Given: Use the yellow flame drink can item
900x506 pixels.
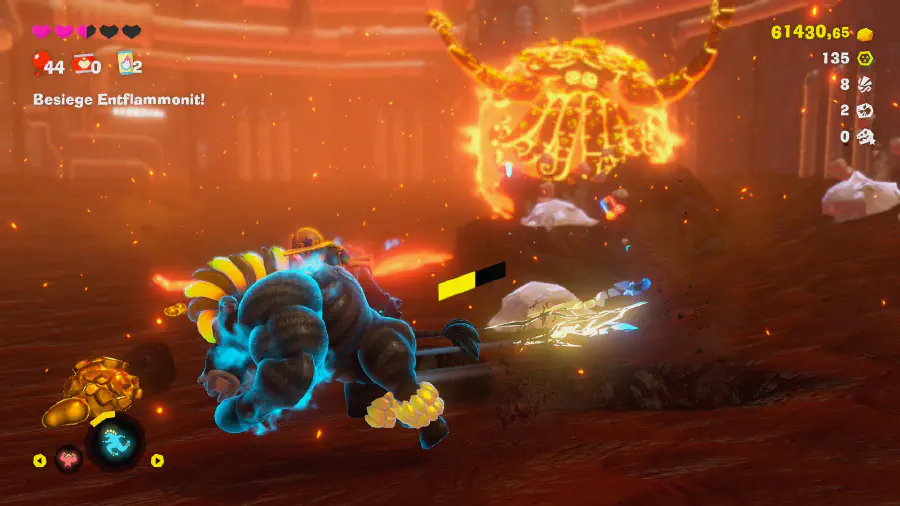Looking at the screenshot, I should (126, 65).
